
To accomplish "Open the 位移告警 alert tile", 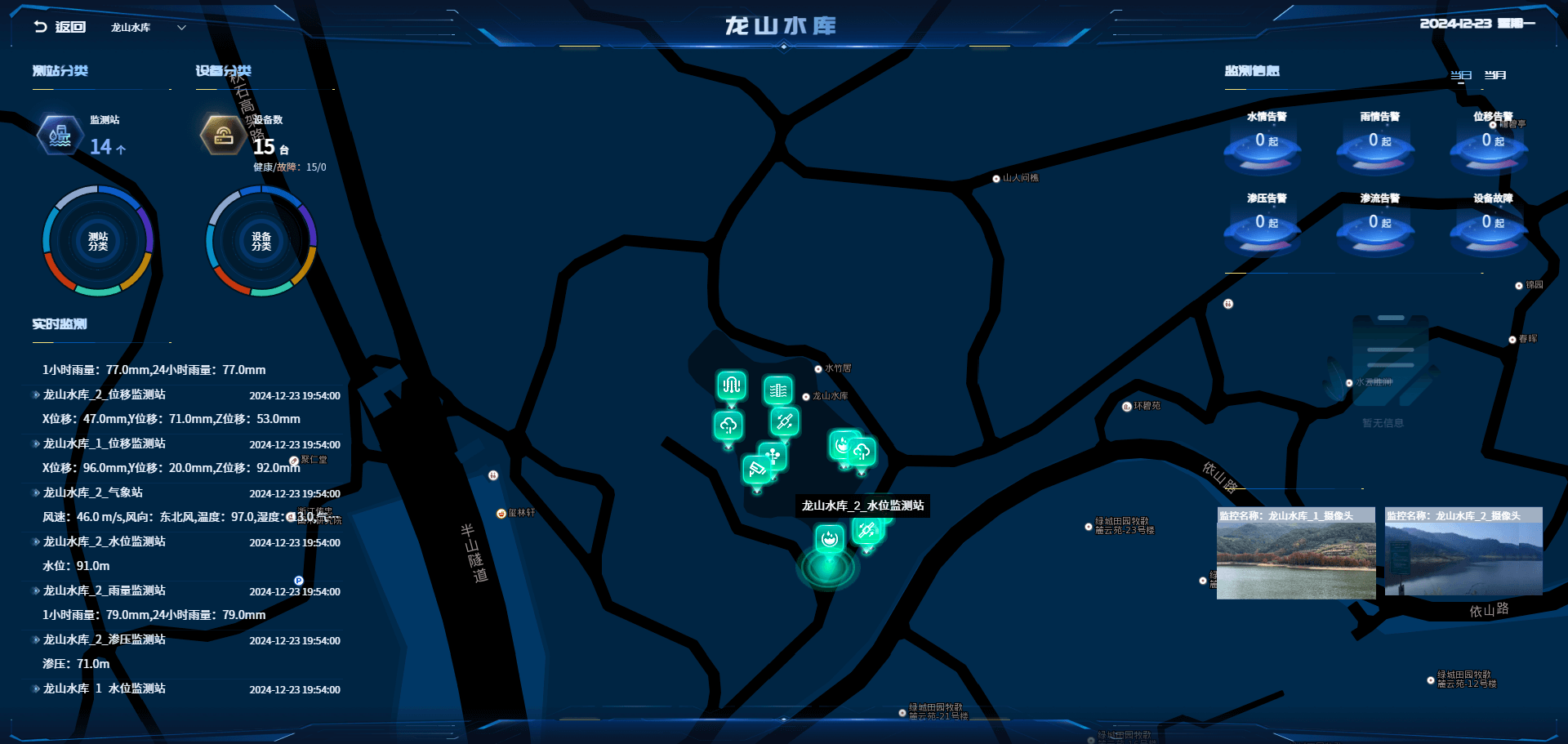I will click(1490, 142).
